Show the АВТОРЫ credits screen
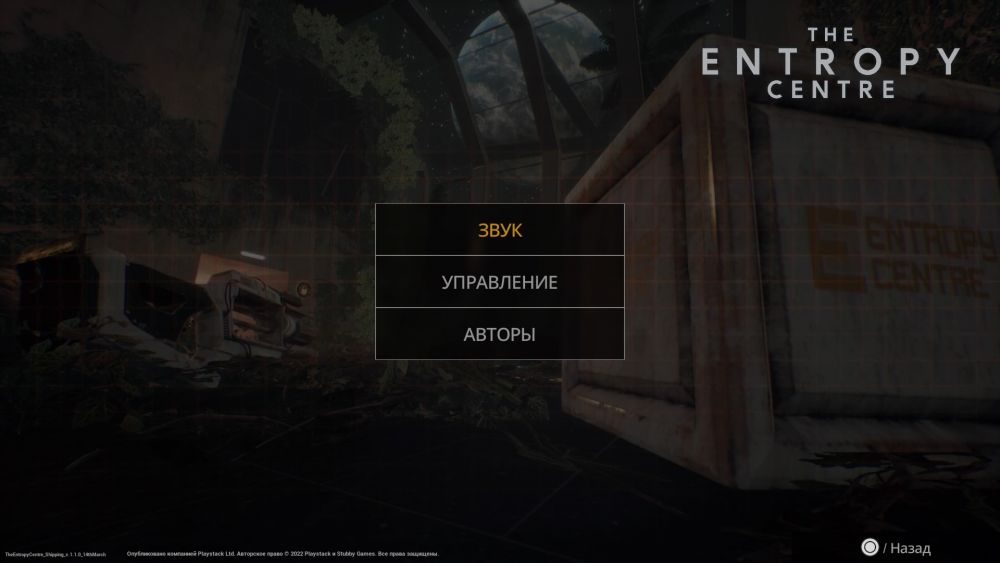Image resolution: width=1000 pixels, height=563 pixels. [500, 334]
